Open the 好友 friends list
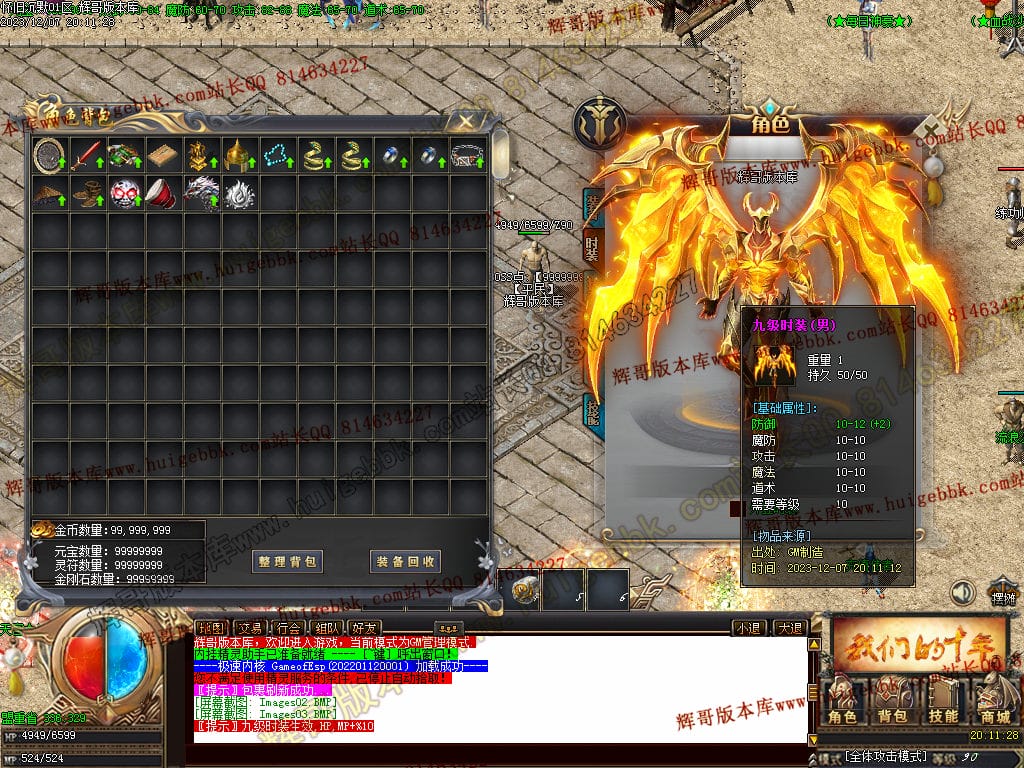The image size is (1024, 768). 364,628
